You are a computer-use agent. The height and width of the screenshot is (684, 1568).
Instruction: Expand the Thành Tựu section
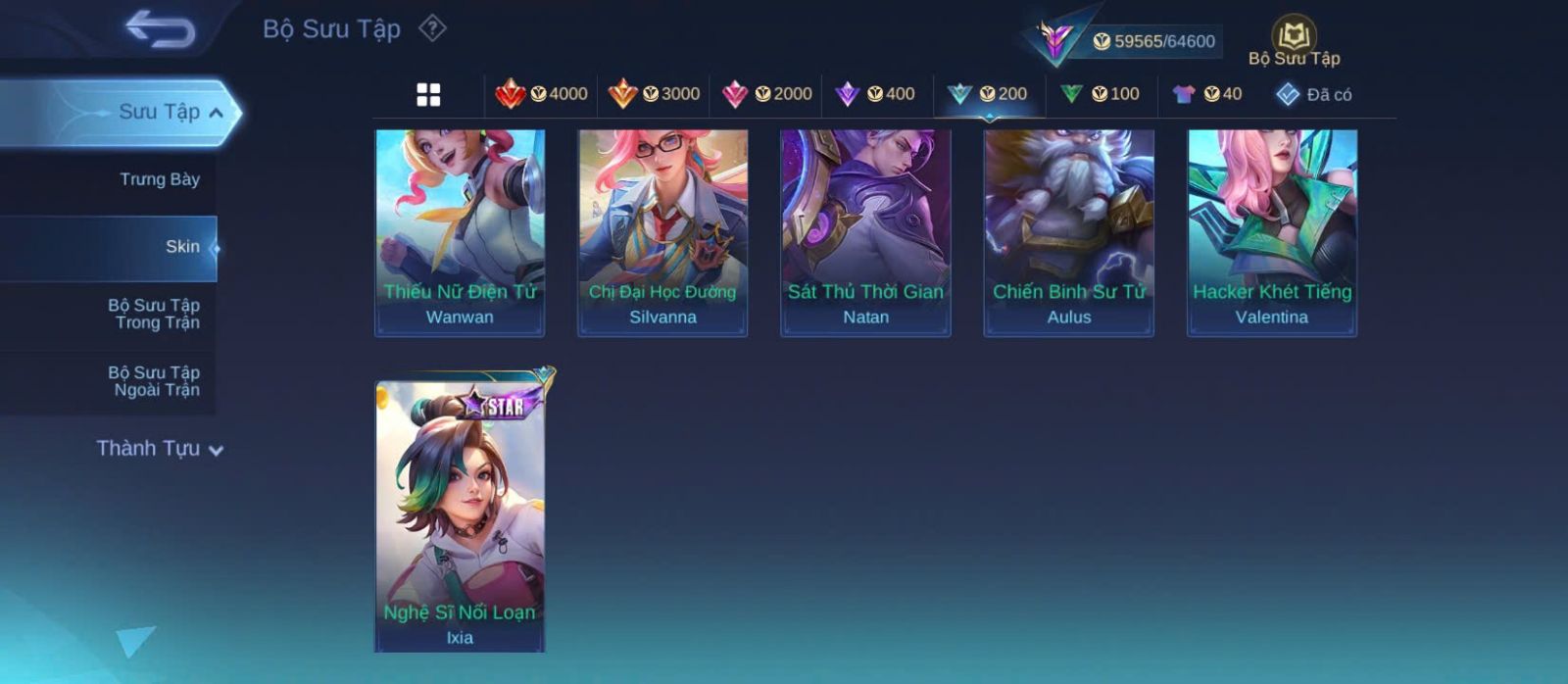click(x=160, y=449)
